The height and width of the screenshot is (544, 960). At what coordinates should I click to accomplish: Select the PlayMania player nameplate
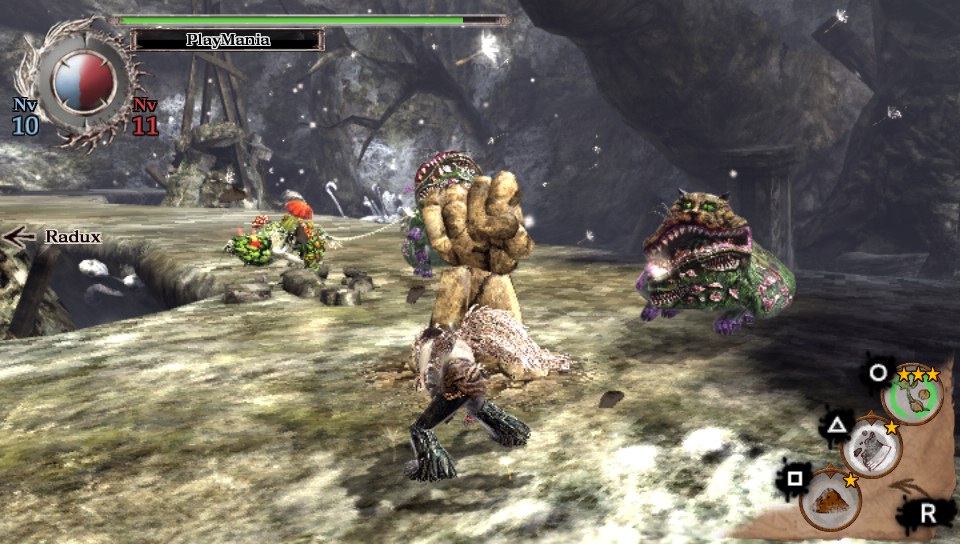pos(228,40)
